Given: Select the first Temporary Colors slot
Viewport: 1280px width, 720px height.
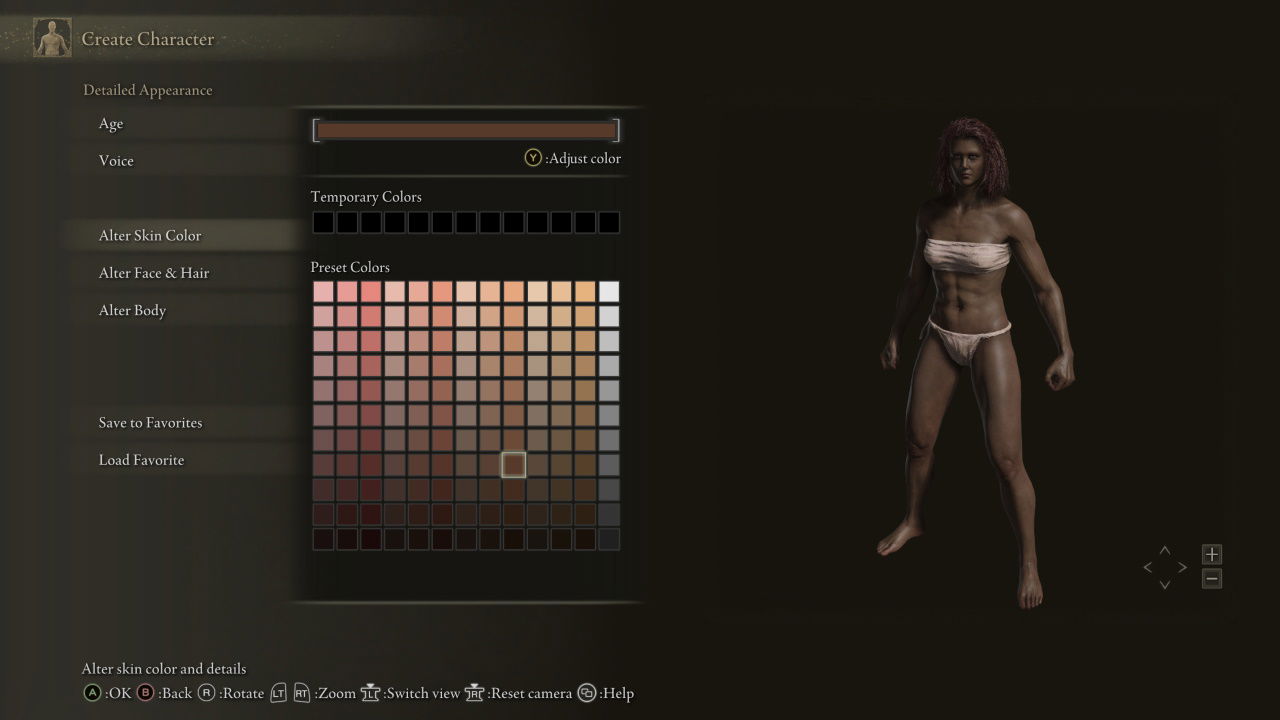Looking at the screenshot, I should (322, 221).
